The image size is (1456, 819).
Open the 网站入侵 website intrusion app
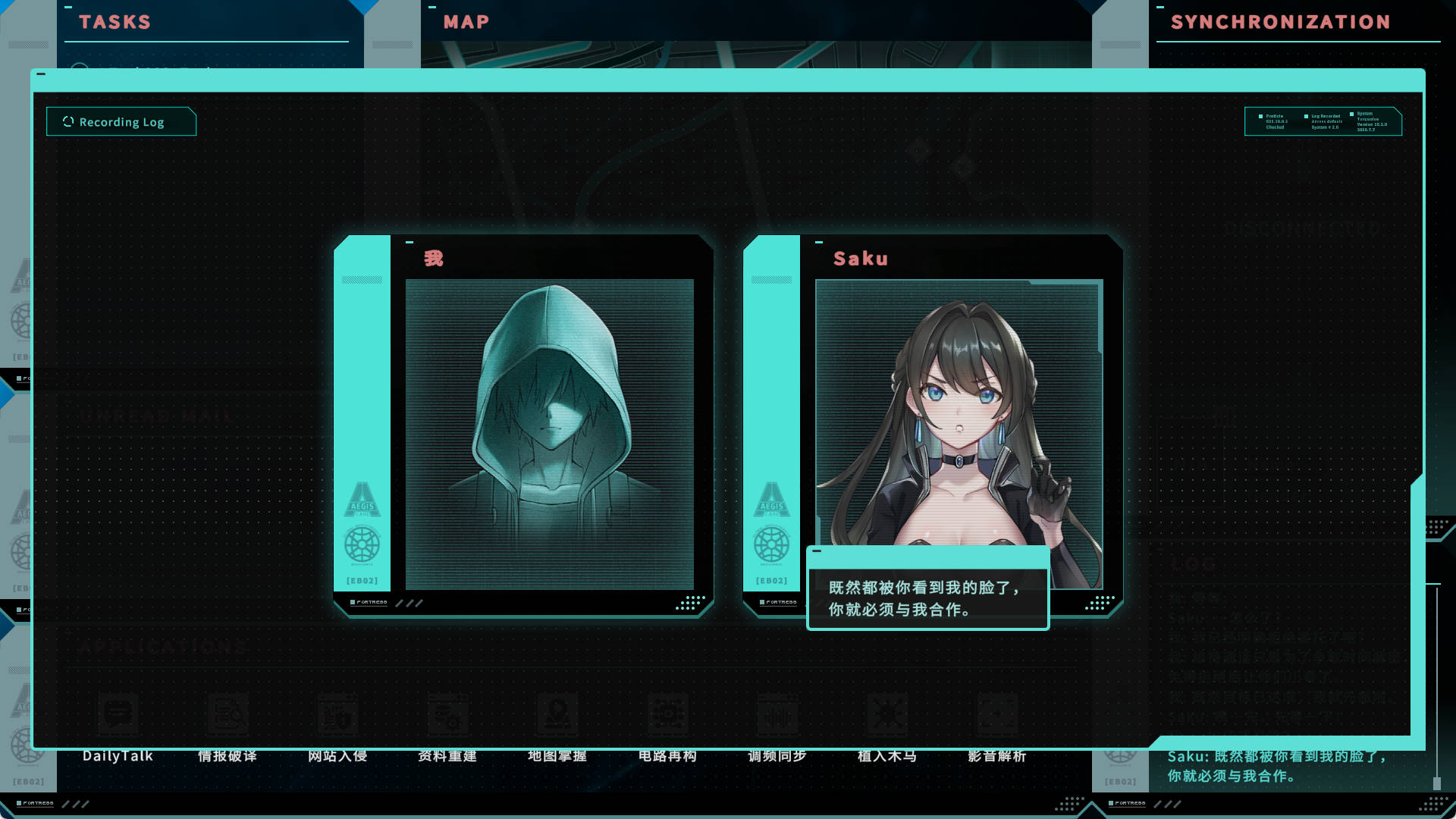339,714
